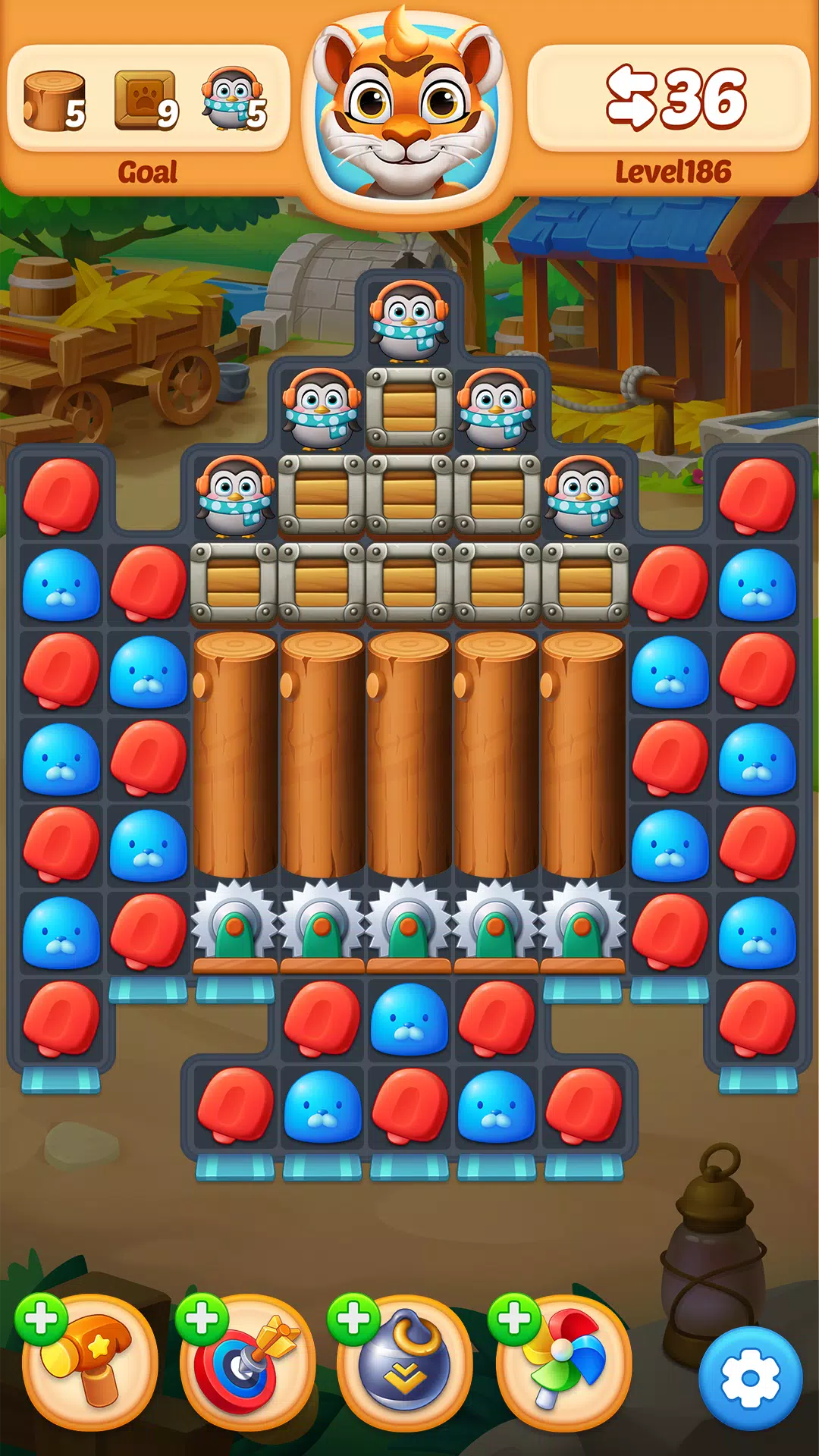Use the weight with down arrows booster
Screen dimensions: 819x1456
(405, 1361)
